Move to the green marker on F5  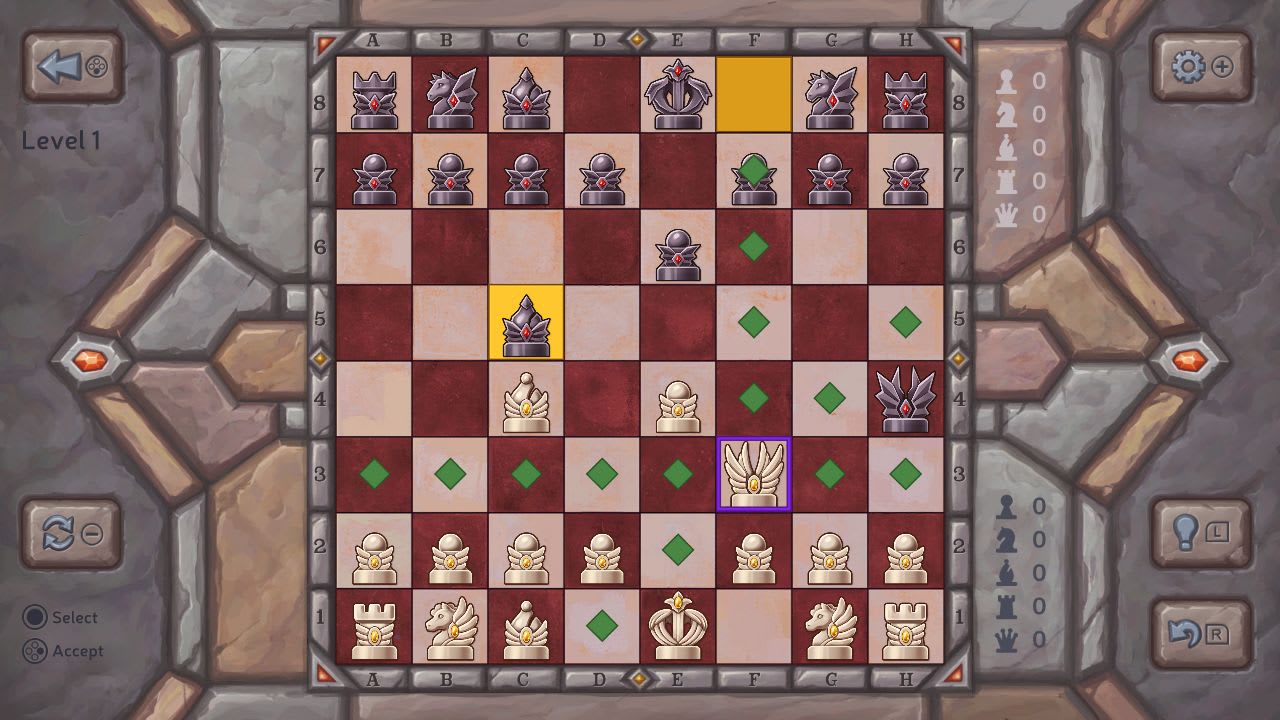[753, 323]
